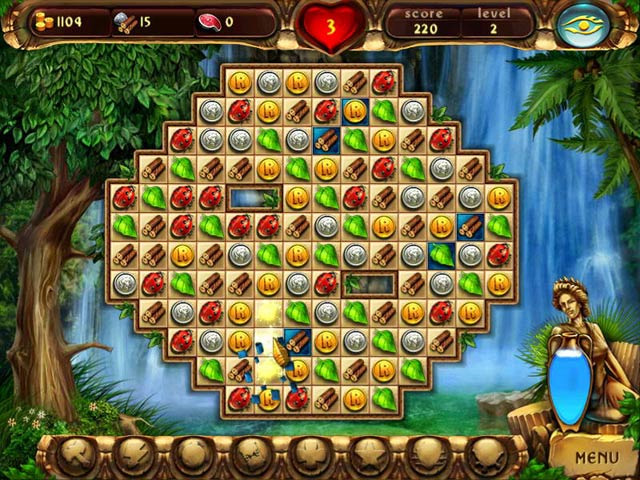Use the lightning bolt power-up
640x480 pixels.
[134, 456]
